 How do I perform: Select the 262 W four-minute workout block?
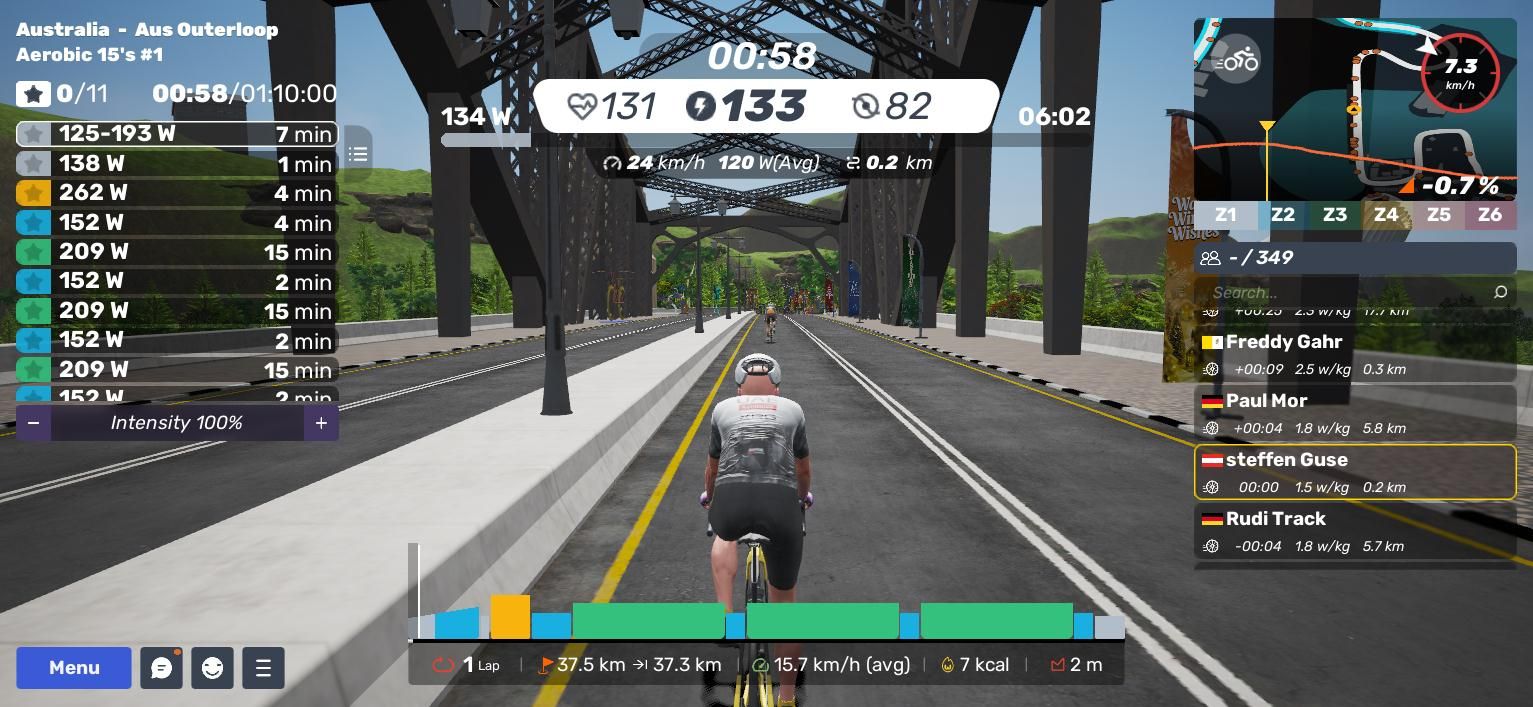click(176, 193)
